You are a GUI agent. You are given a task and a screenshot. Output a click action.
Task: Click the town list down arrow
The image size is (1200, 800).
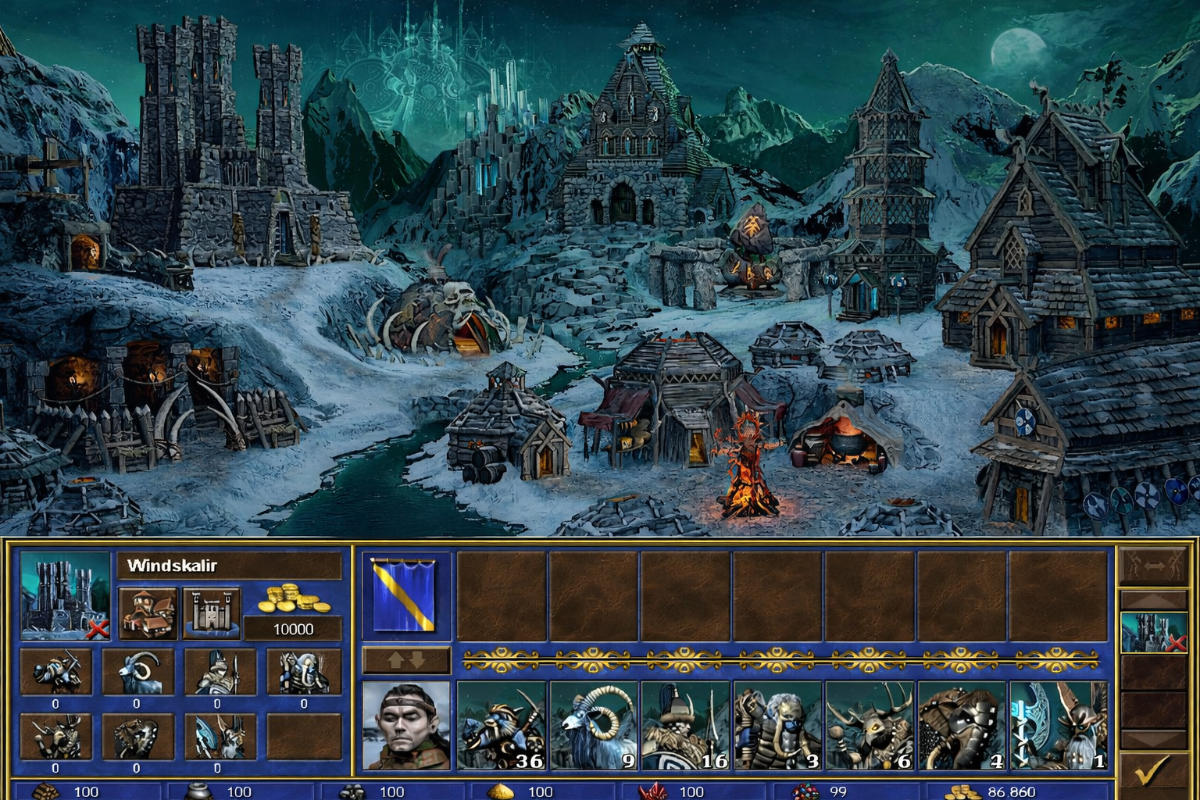pos(1153,740)
